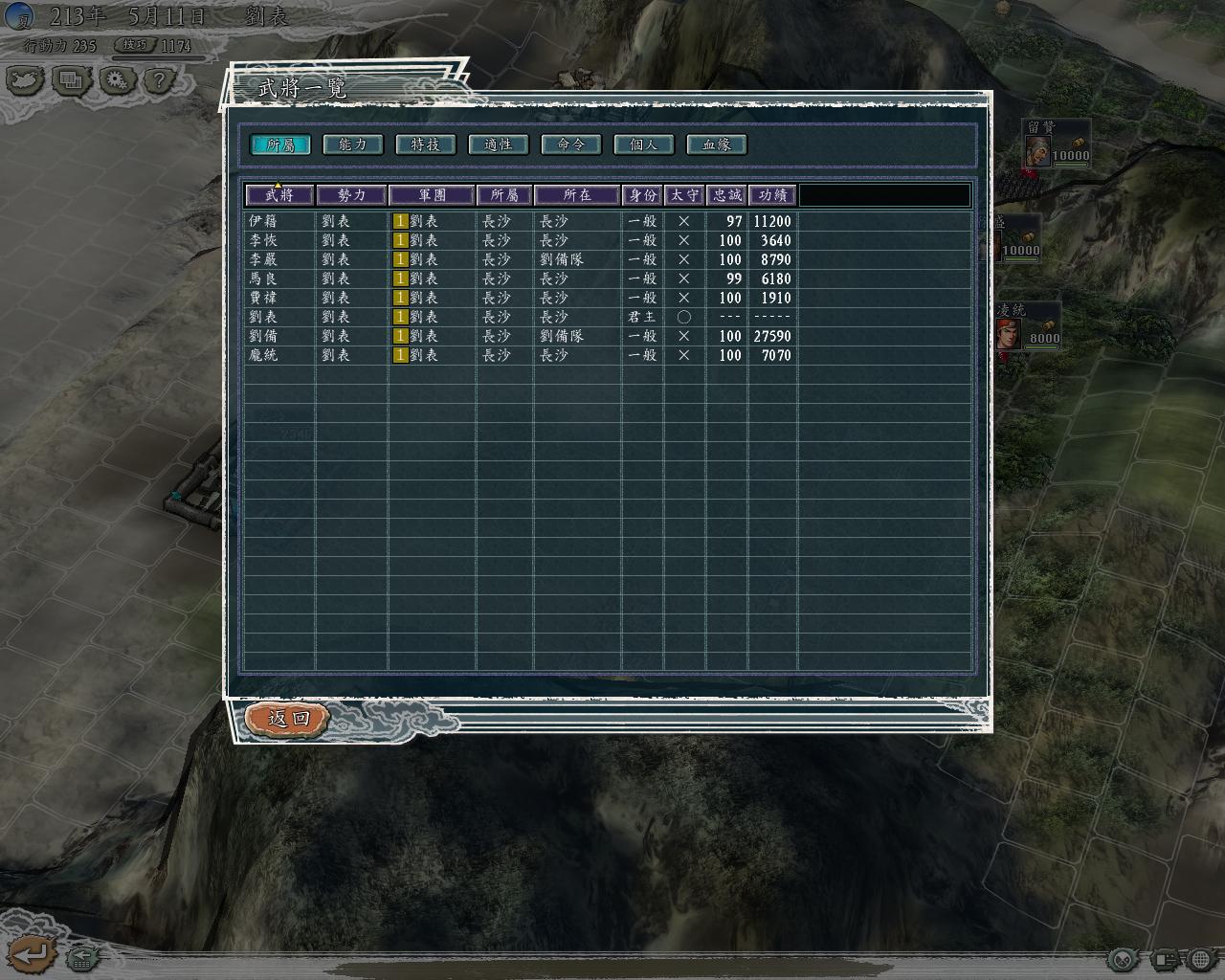Viewport: 1225px width, 980px height.
Task: Show the 命令 tab
Action: tap(570, 145)
